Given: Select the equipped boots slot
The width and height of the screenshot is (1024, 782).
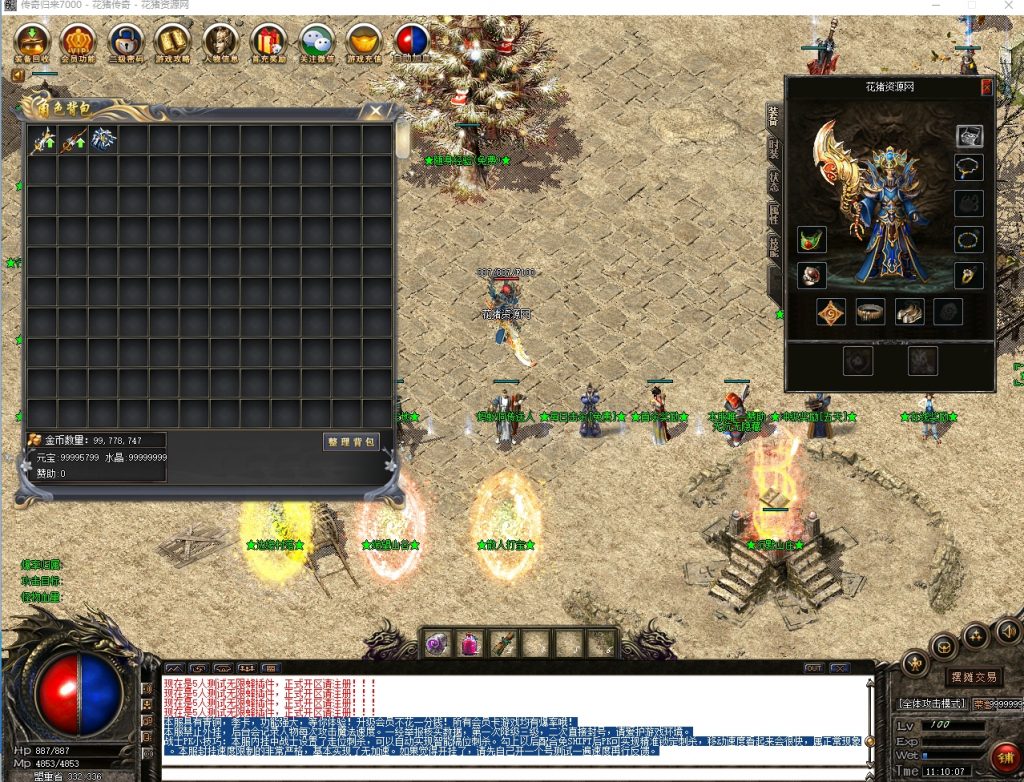Looking at the screenshot, I should 909,312.
